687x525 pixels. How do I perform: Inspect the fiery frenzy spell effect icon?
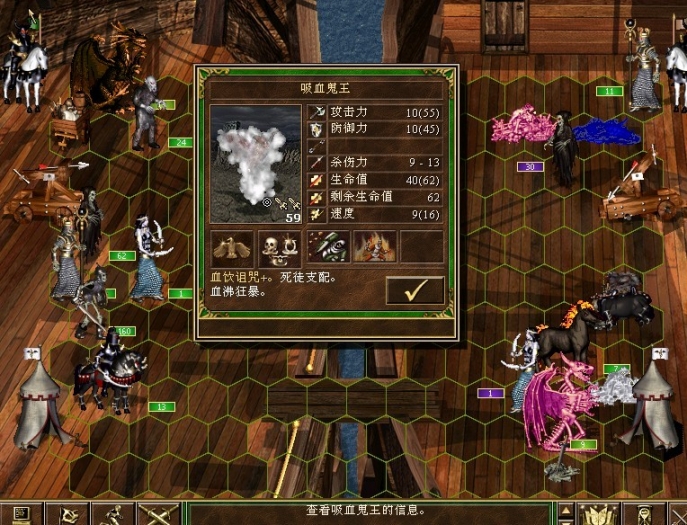[374, 246]
